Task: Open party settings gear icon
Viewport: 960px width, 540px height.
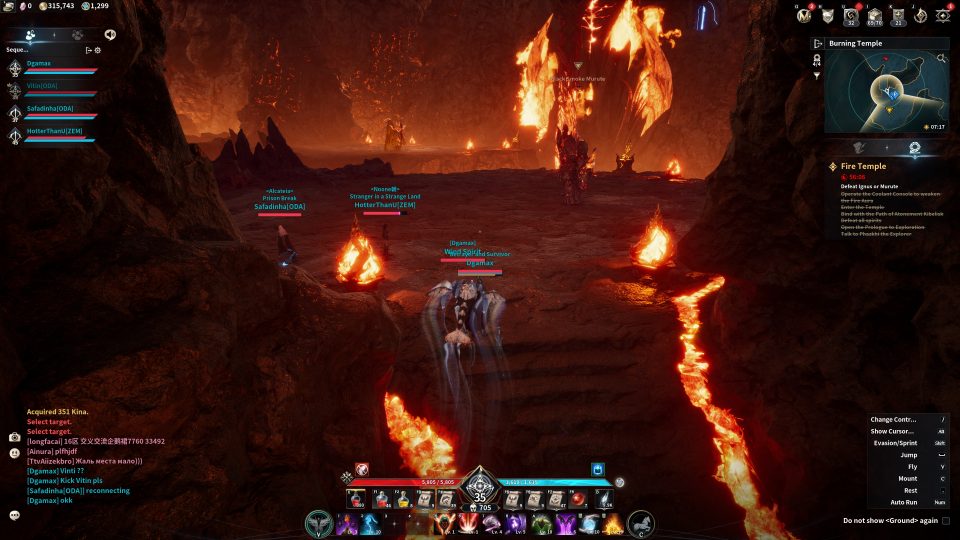Action: pyautogui.click(x=97, y=49)
